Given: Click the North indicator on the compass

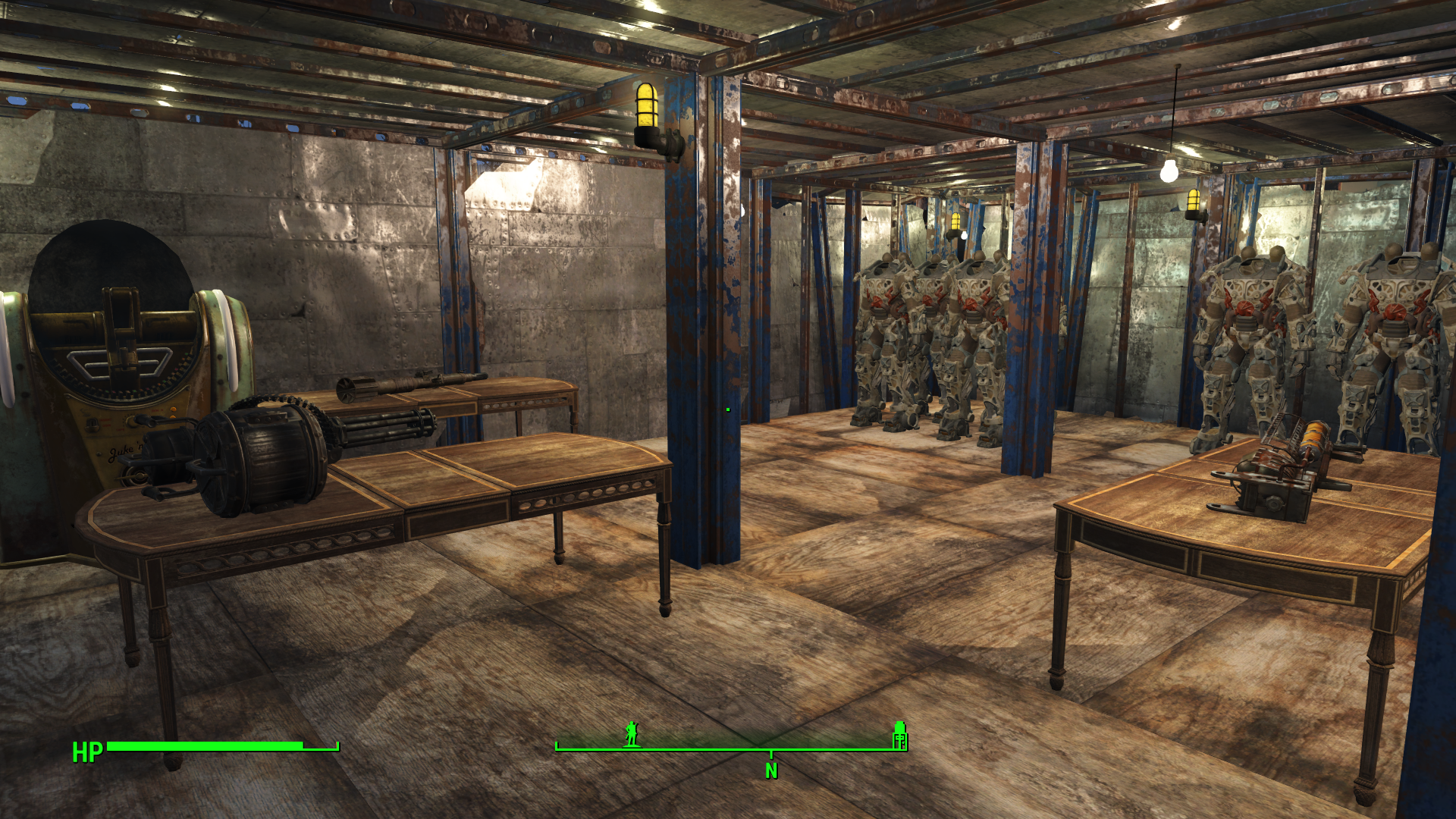Looking at the screenshot, I should pyautogui.click(x=771, y=770).
